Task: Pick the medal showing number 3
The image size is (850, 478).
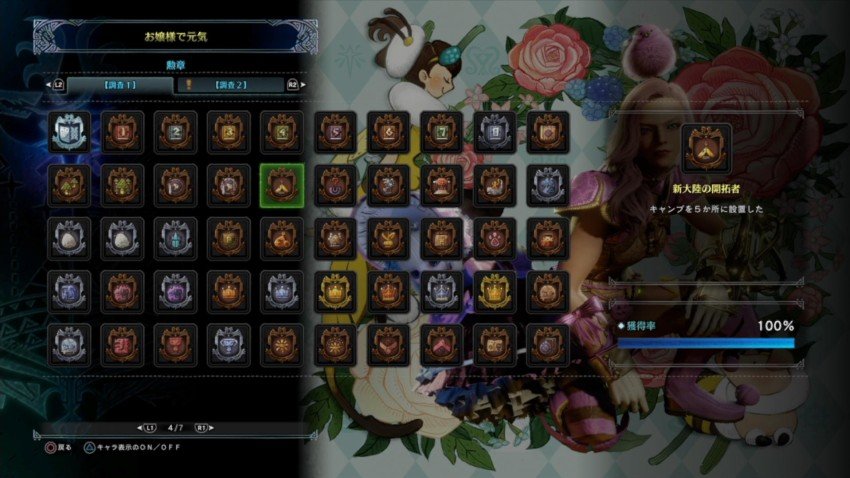Action: click(229, 131)
